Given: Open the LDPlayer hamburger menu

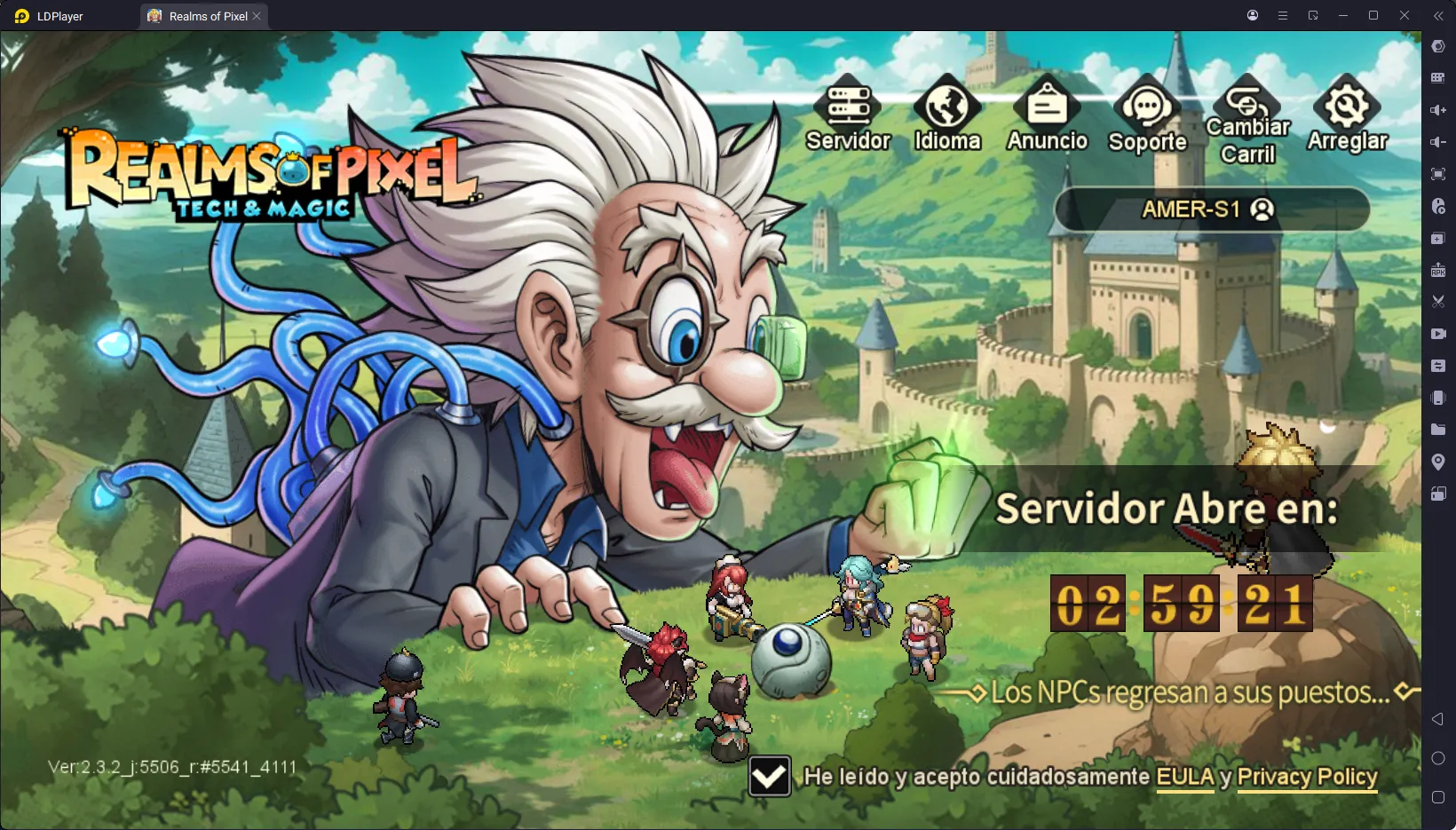Looking at the screenshot, I should [x=1282, y=15].
